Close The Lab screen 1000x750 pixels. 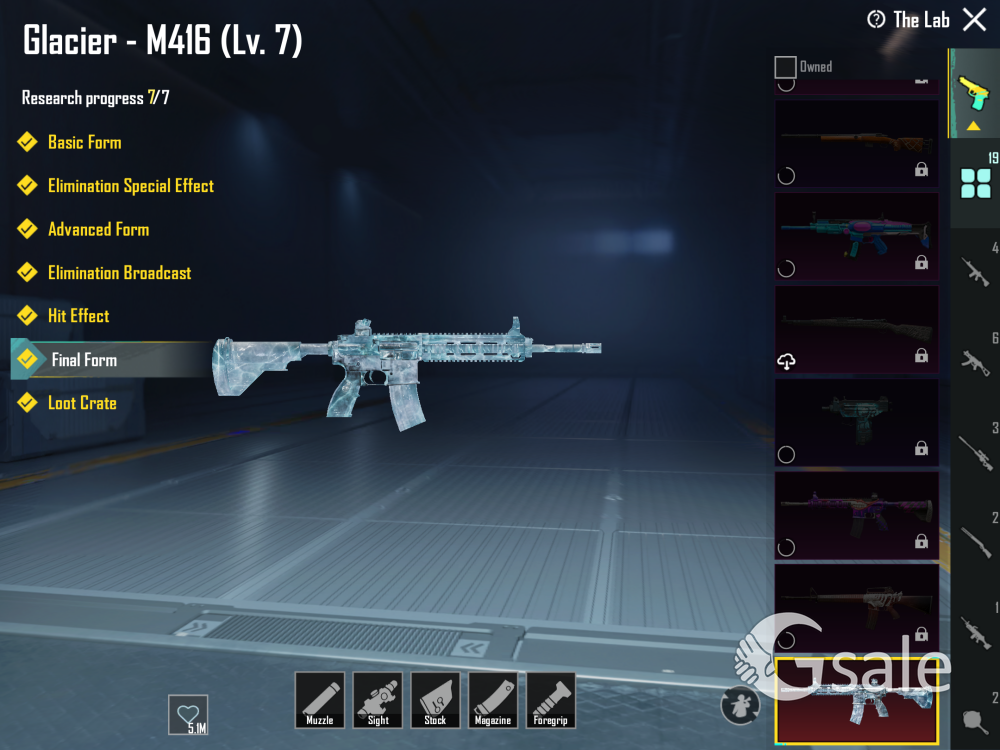tap(974, 19)
